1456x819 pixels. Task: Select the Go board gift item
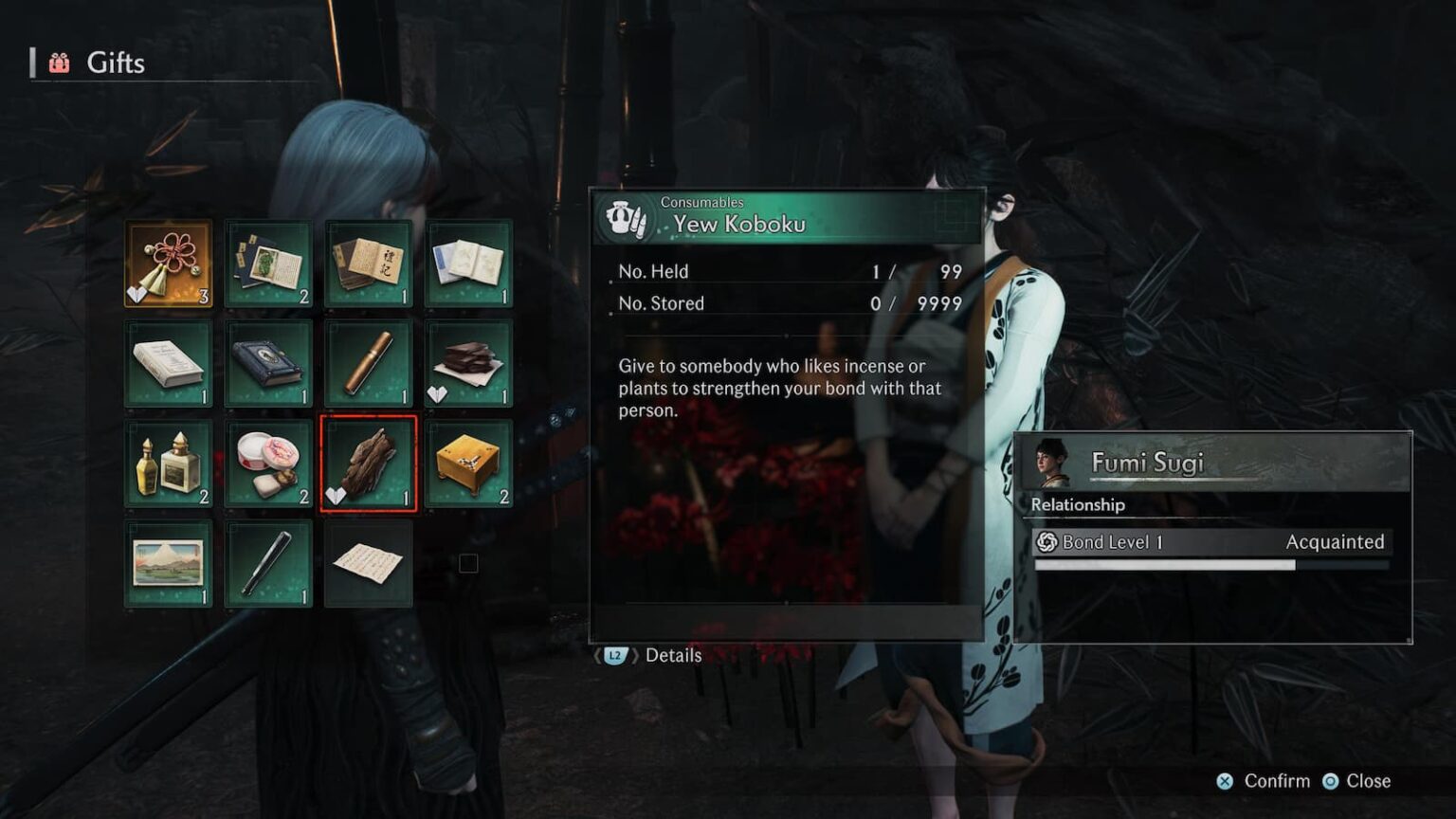468,464
